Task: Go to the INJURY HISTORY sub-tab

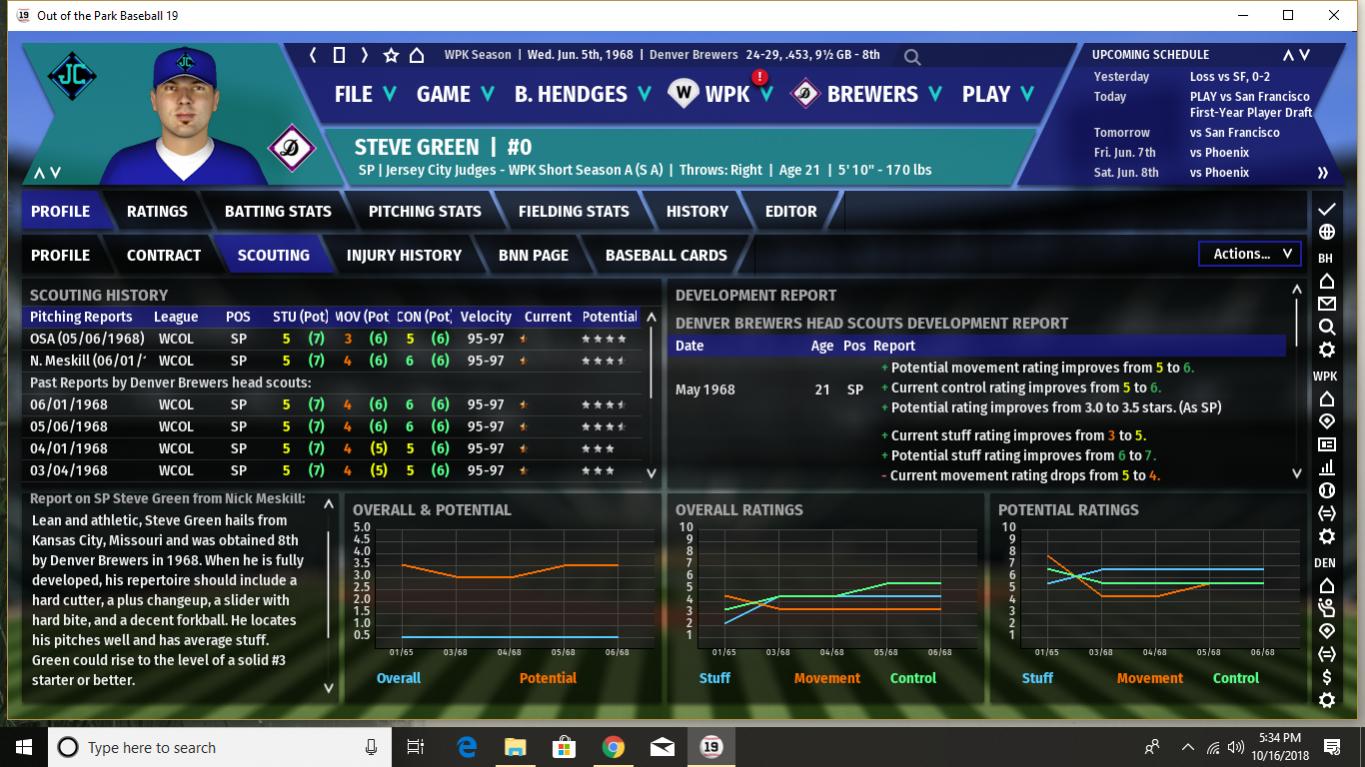Action: pos(404,255)
